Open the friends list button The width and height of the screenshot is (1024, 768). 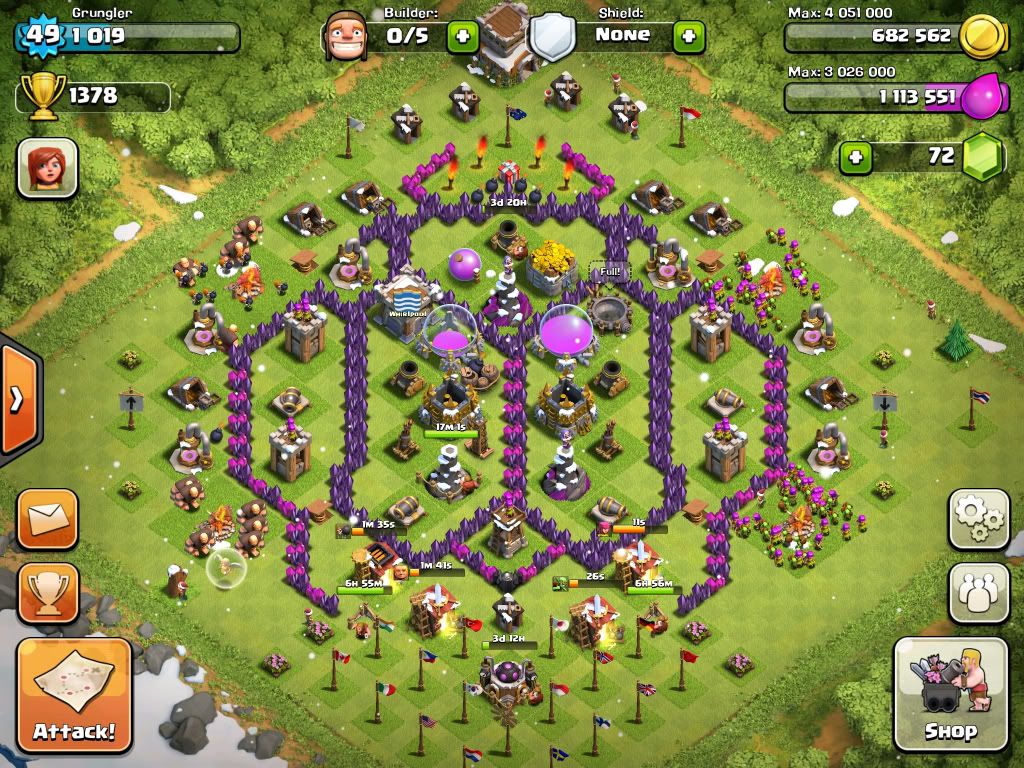point(979,592)
